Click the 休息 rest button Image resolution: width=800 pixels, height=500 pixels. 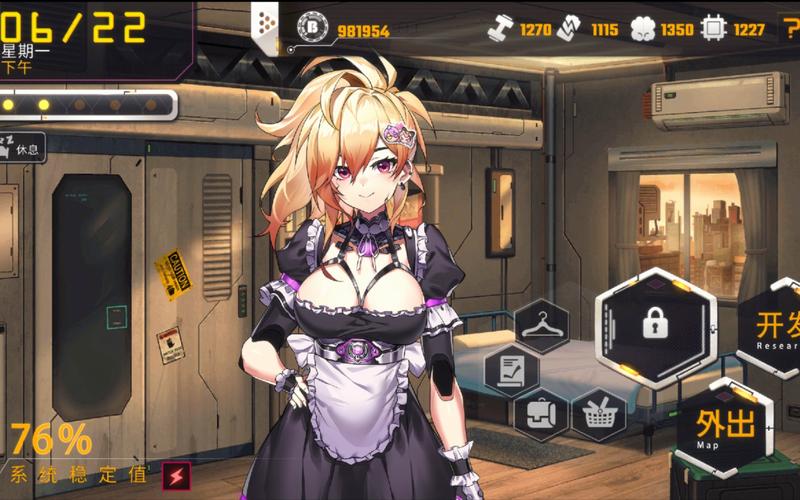click(x=24, y=148)
